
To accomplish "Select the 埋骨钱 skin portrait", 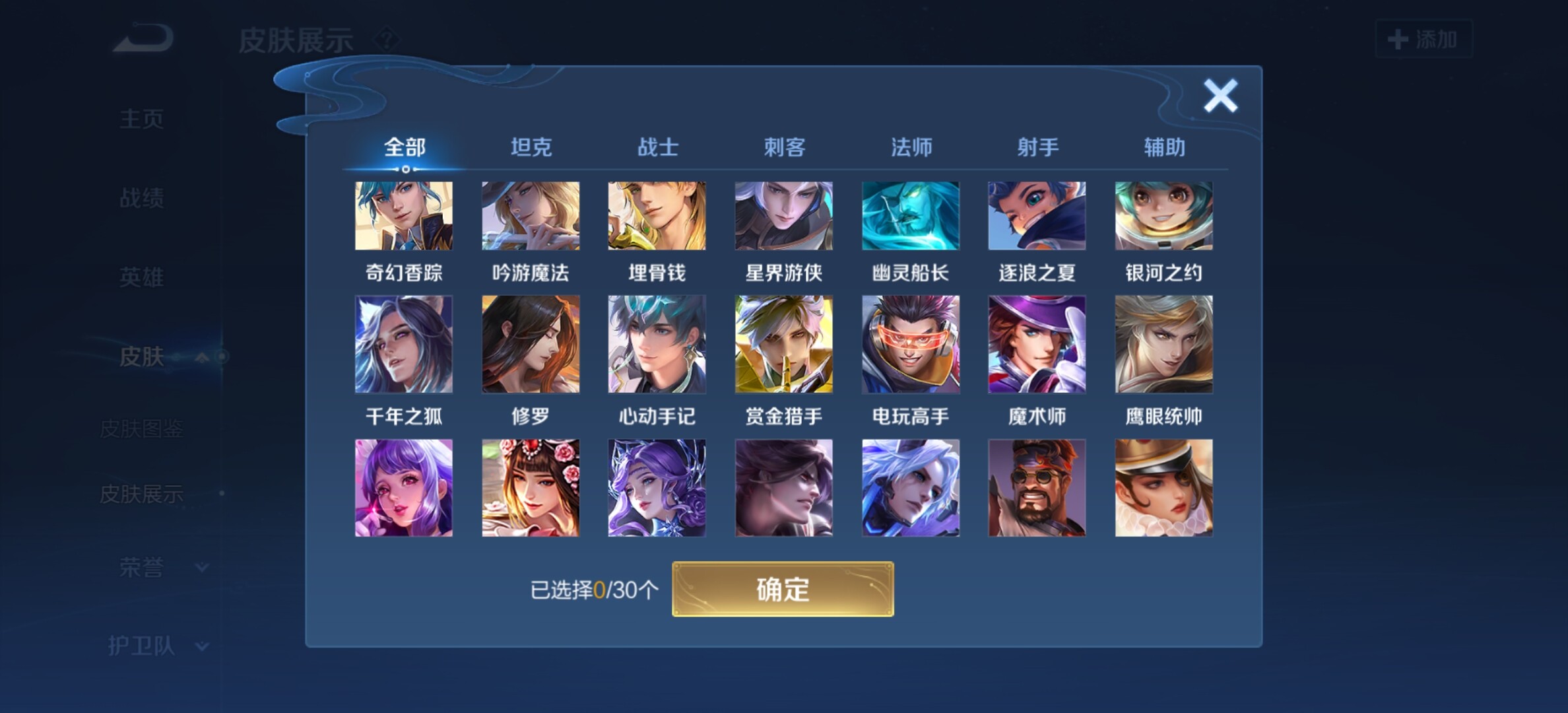I will (x=657, y=216).
